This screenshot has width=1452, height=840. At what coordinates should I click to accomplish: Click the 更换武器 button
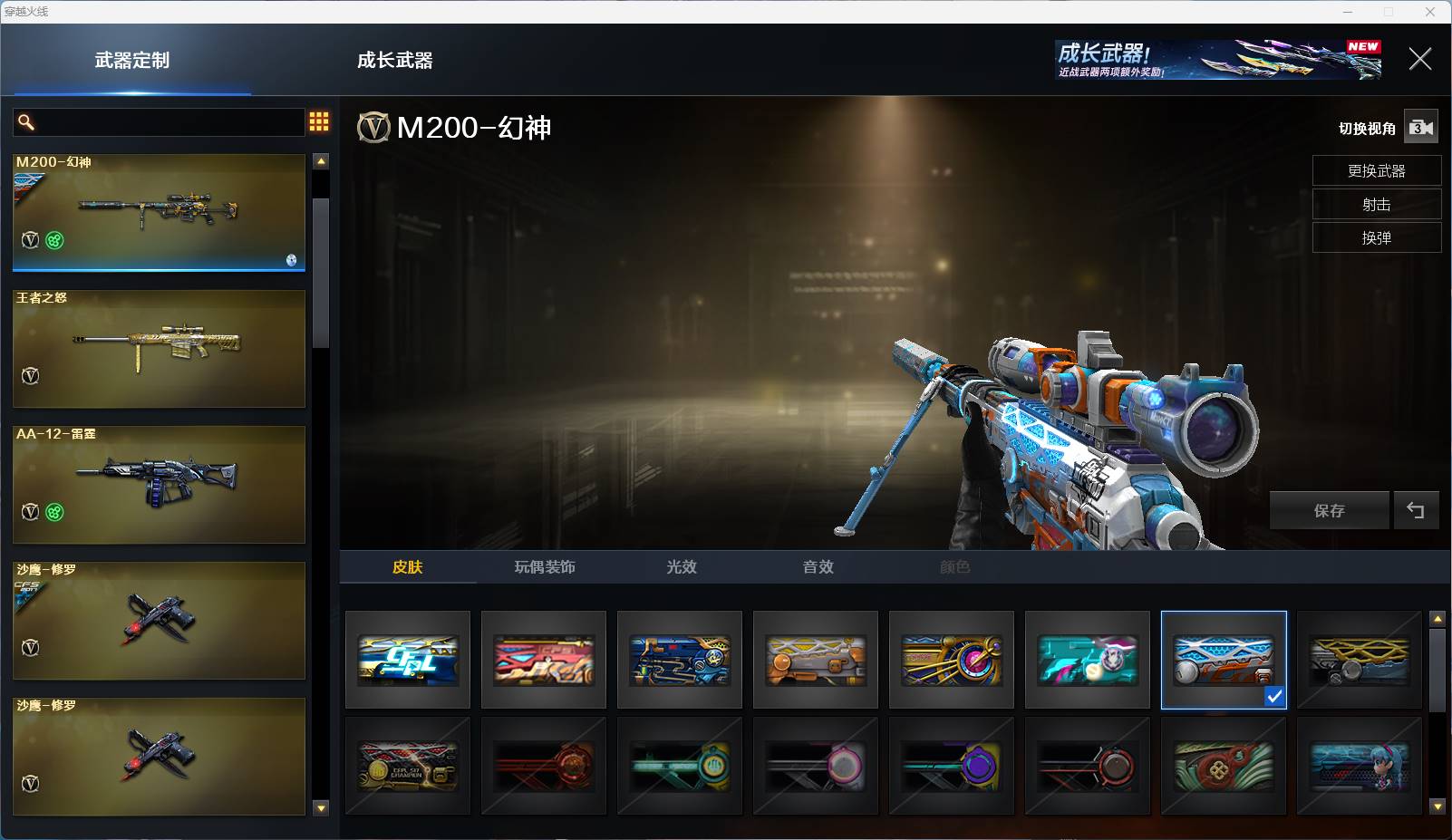[1376, 171]
